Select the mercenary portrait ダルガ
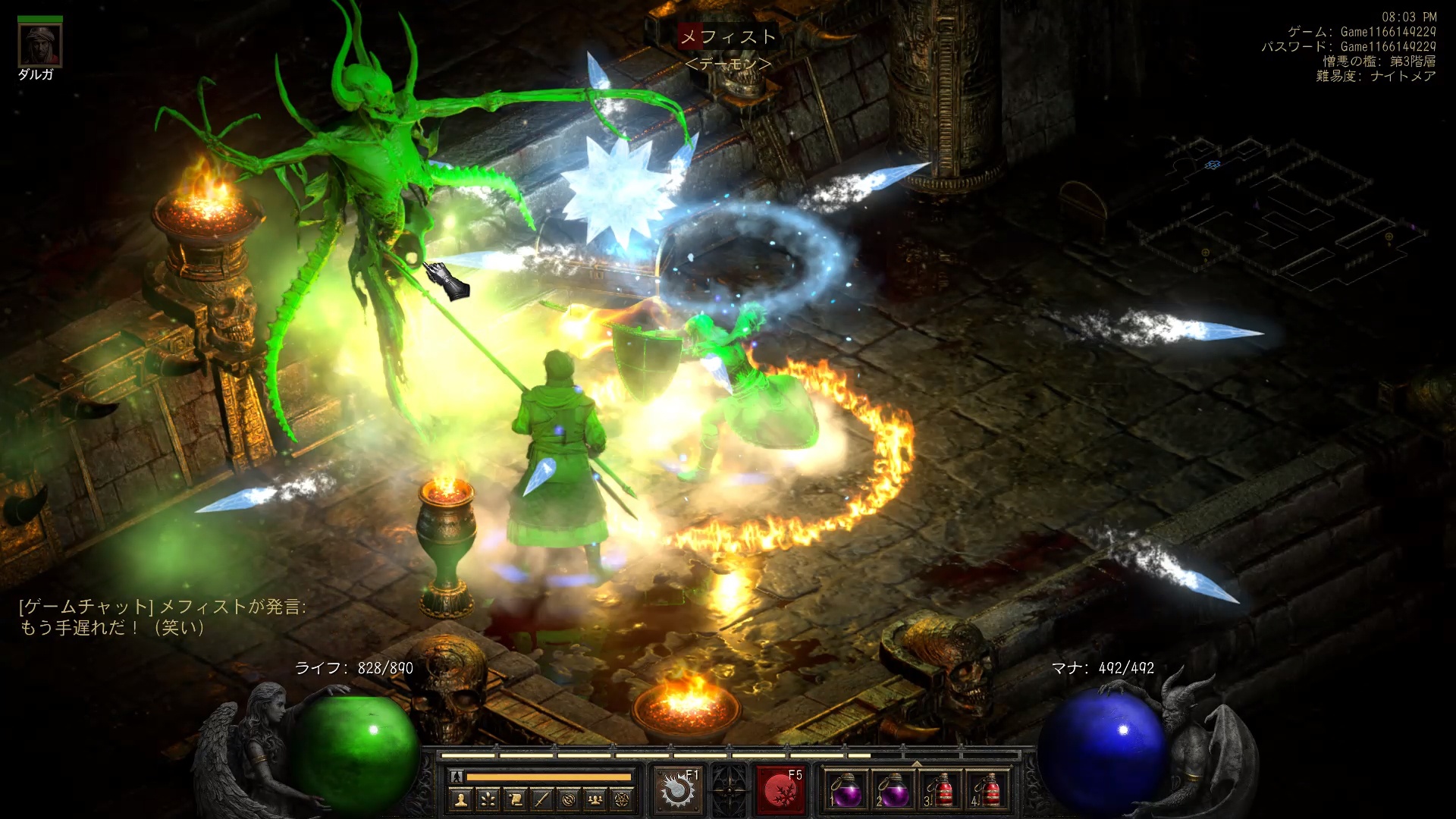Screen dimensions: 1456x819 click(39, 45)
